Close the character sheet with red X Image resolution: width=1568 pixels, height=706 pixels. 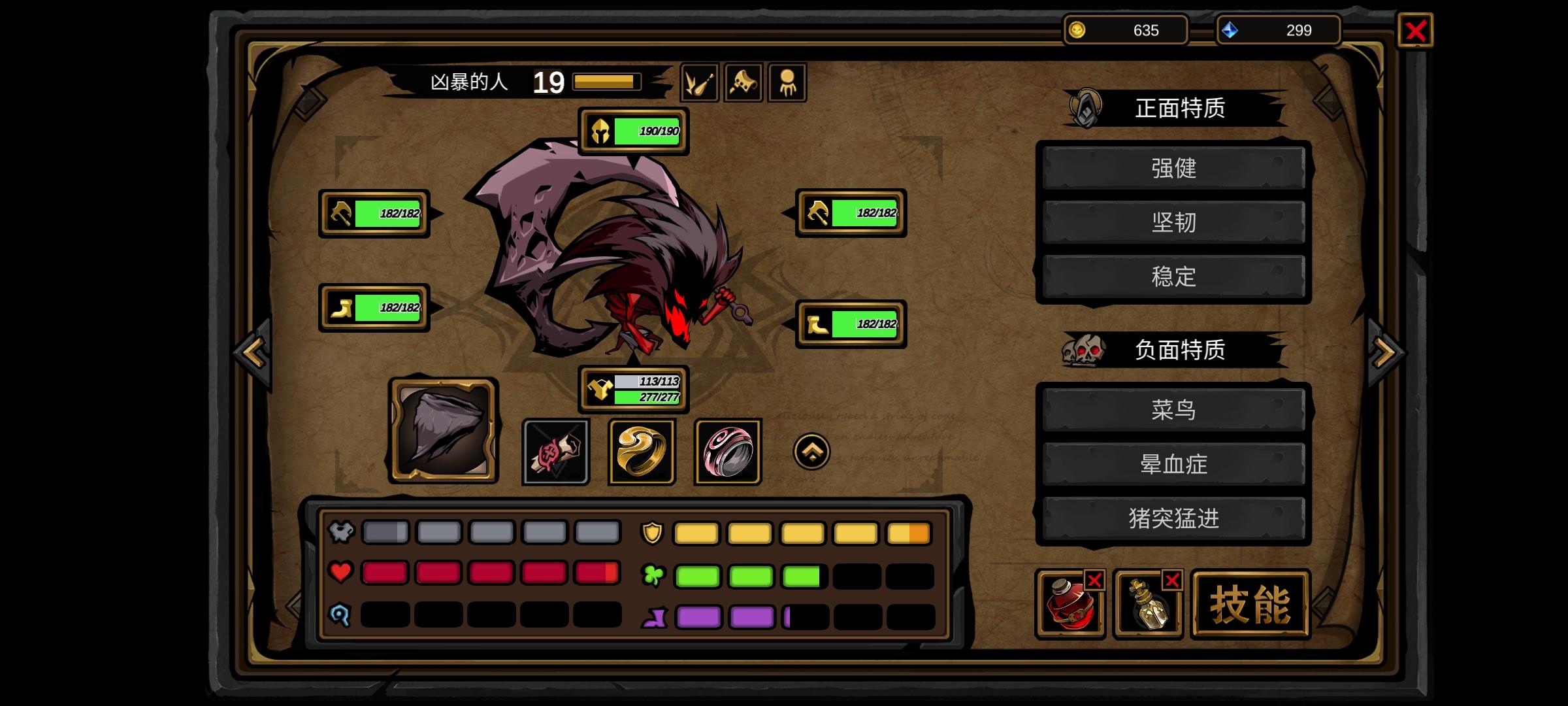(1415, 31)
